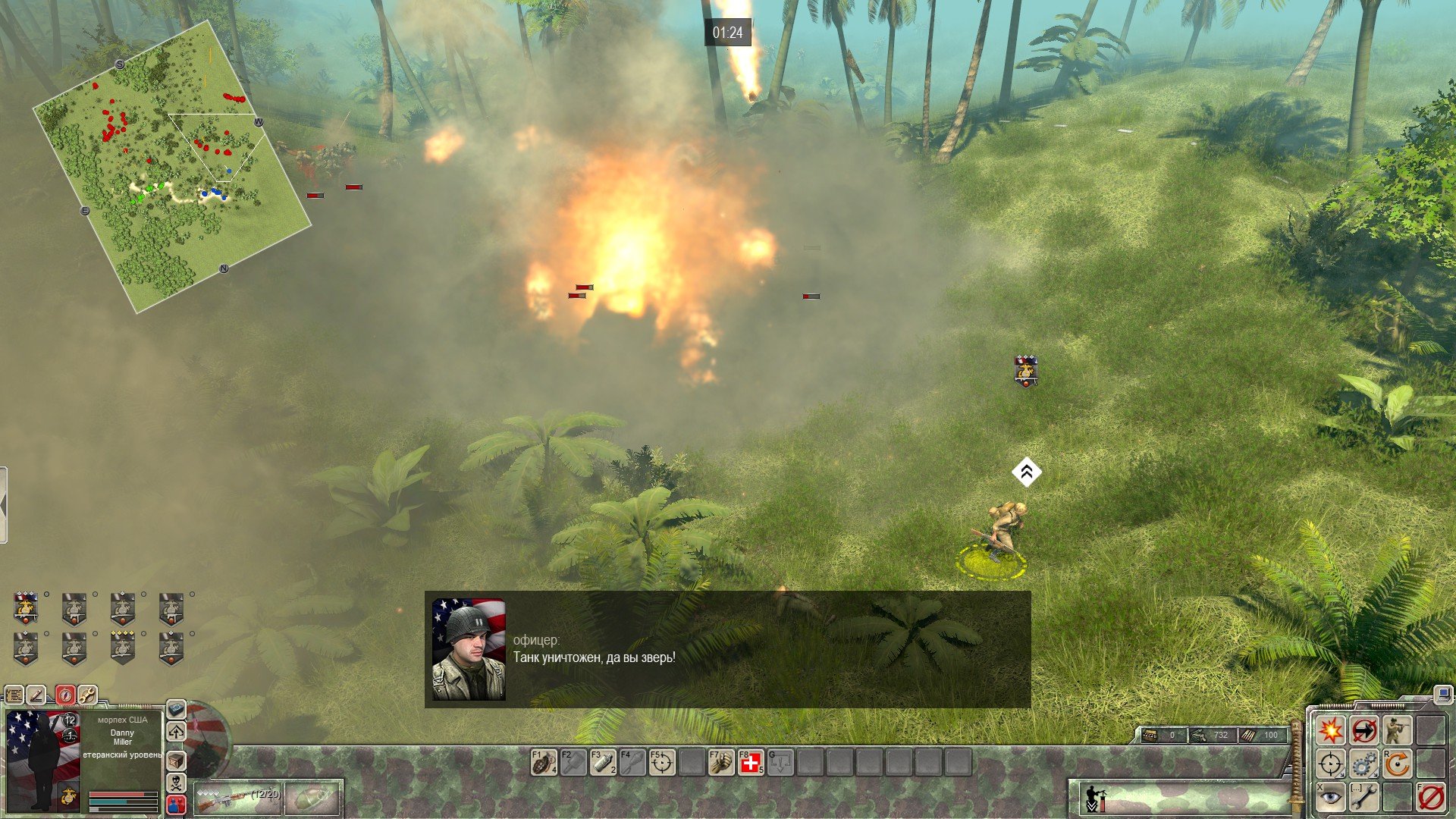Open the computer monitor menu button

(x=1443, y=693)
